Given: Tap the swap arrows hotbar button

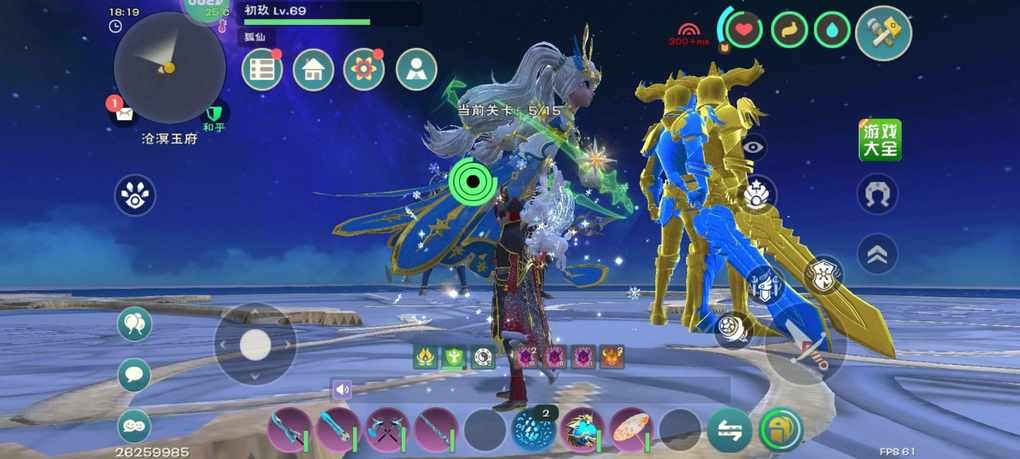Looking at the screenshot, I should click(729, 430).
